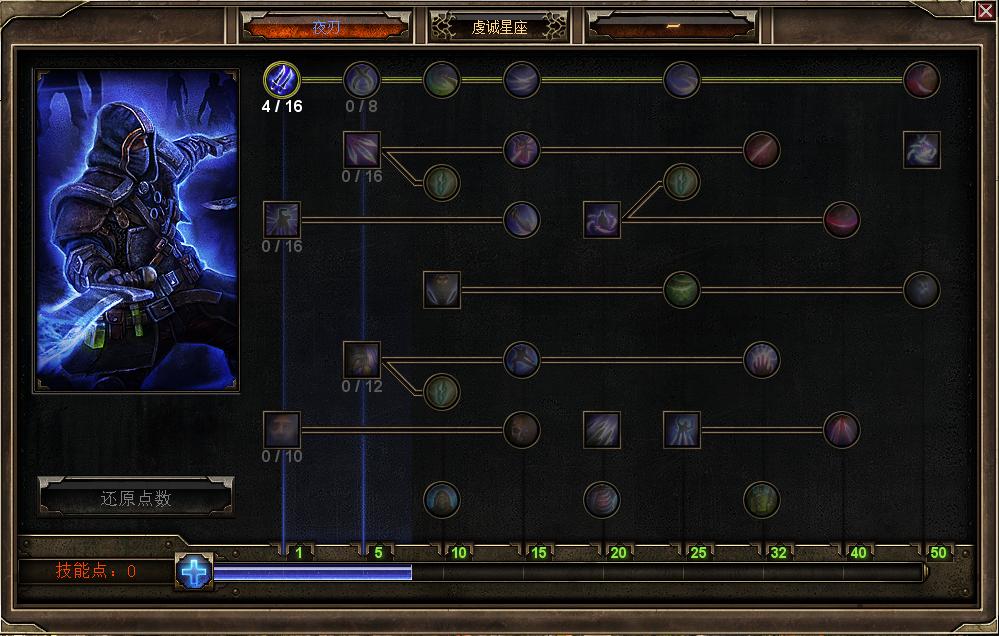Choose the skill icon labeled 0 / 8
The image size is (999, 636).
tap(361, 79)
